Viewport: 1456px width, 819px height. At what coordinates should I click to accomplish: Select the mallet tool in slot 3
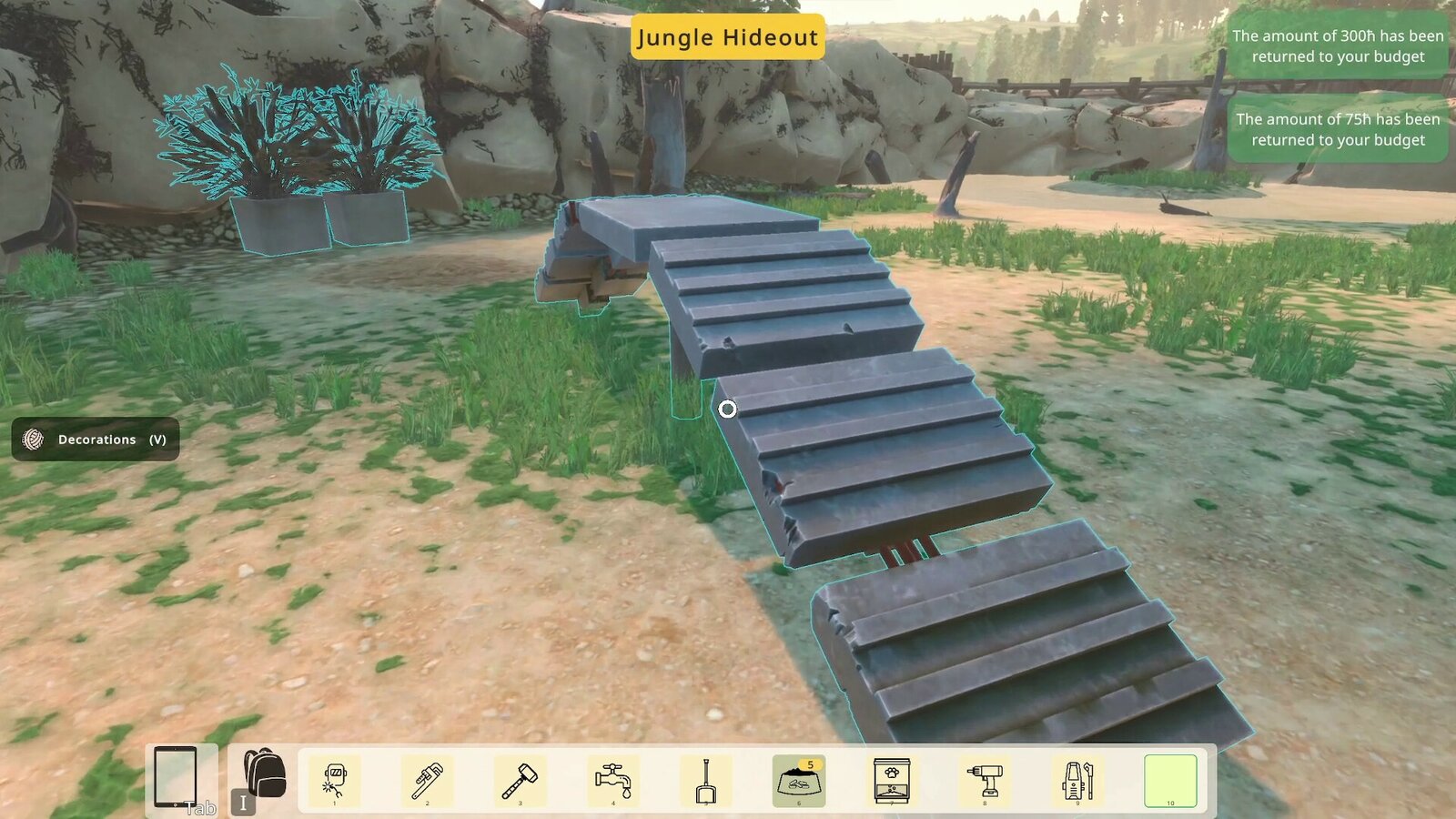(521, 779)
